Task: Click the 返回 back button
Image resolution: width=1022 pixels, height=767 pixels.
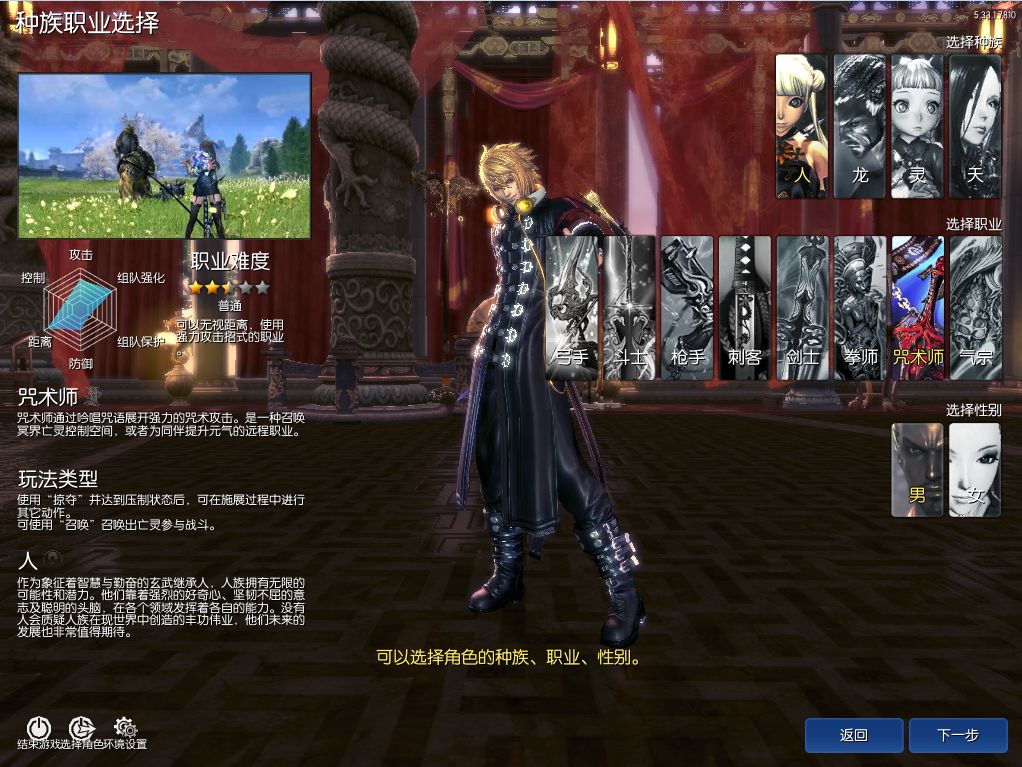Action: click(853, 735)
